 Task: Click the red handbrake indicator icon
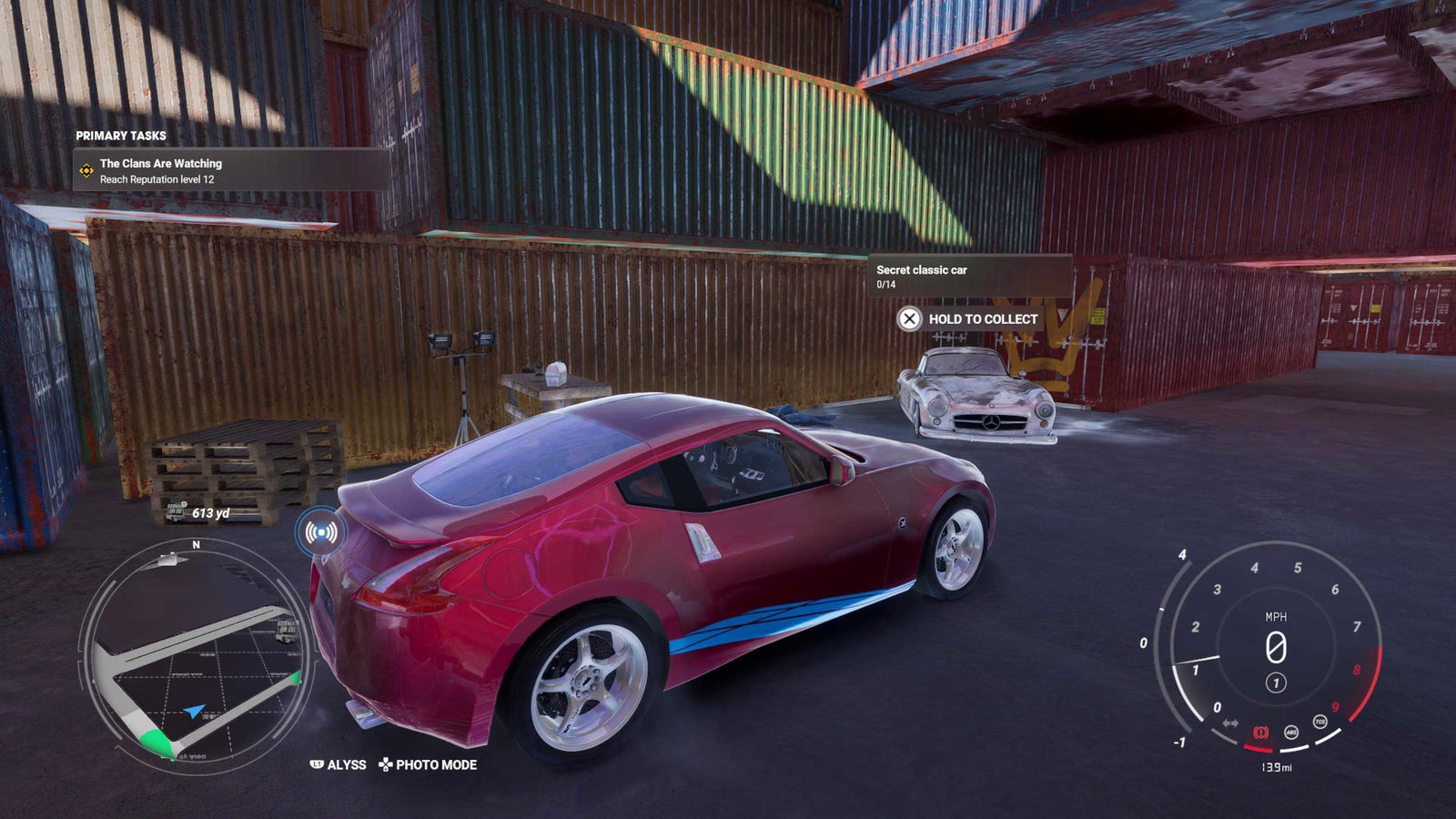coord(1261,732)
